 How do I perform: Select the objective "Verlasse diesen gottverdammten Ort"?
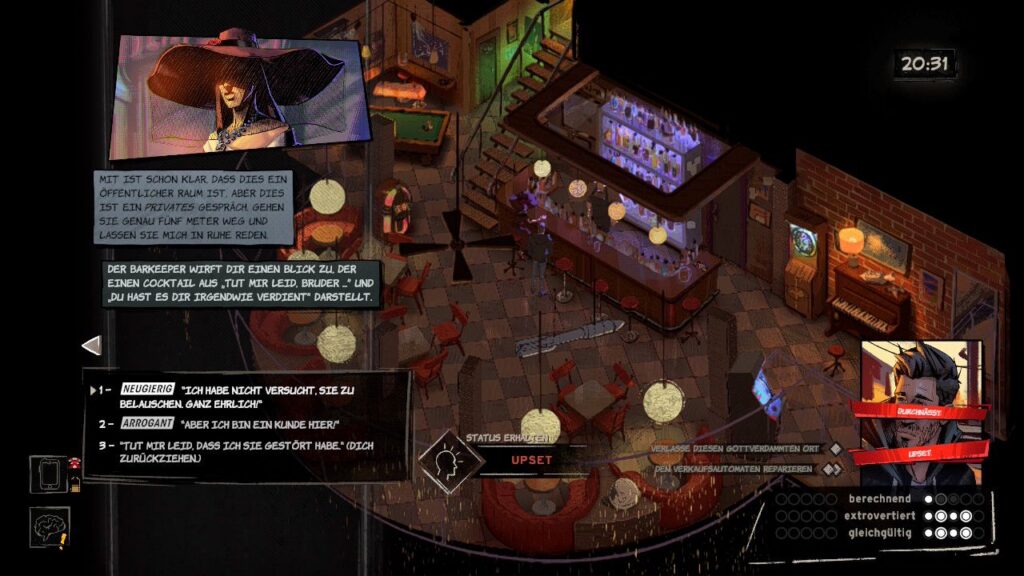click(x=740, y=448)
